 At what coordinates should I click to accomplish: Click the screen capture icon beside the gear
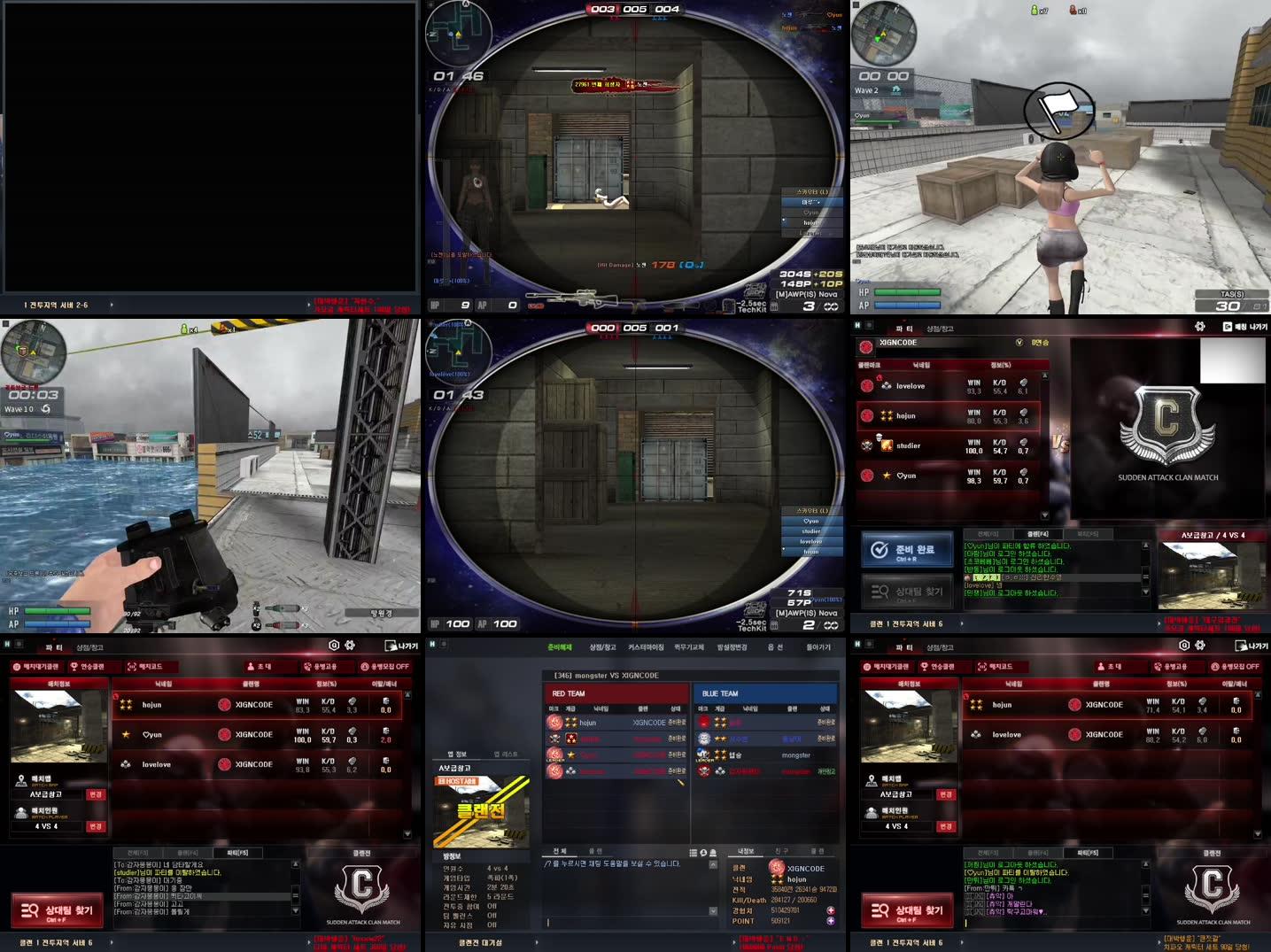coord(334,646)
